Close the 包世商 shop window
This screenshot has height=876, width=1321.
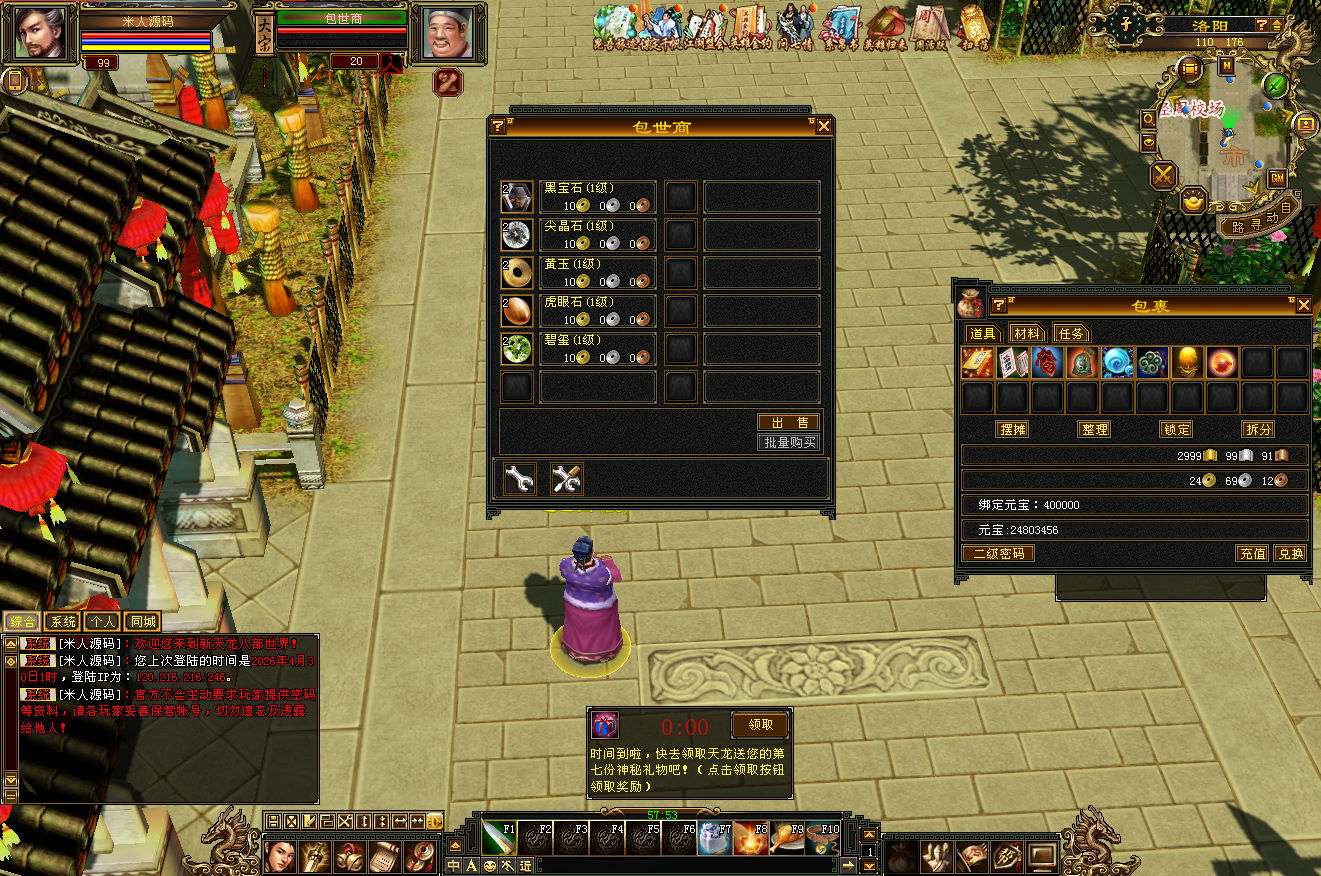pyautogui.click(x=824, y=126)
